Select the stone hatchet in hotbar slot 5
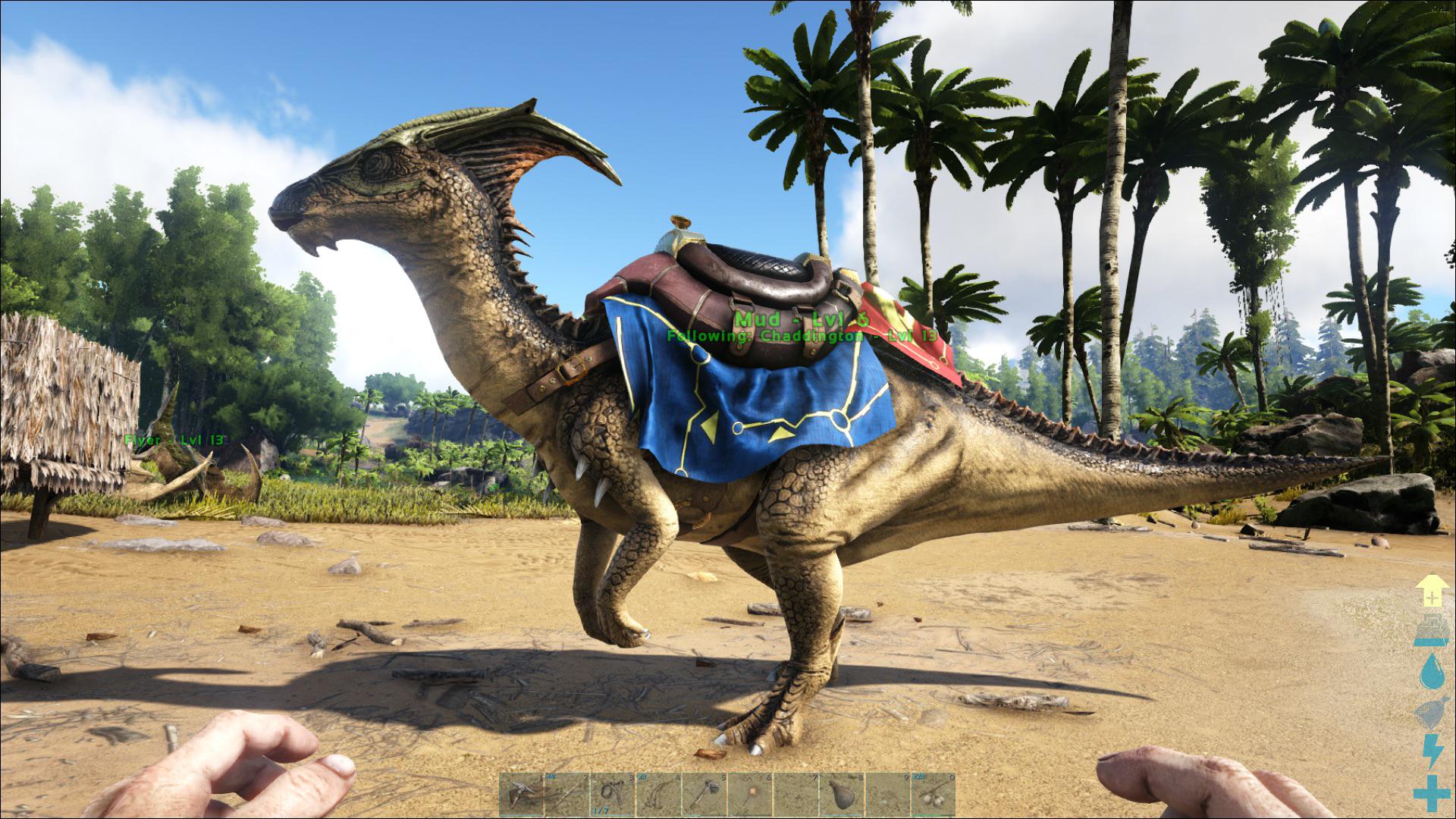 [x=702, y=796]
